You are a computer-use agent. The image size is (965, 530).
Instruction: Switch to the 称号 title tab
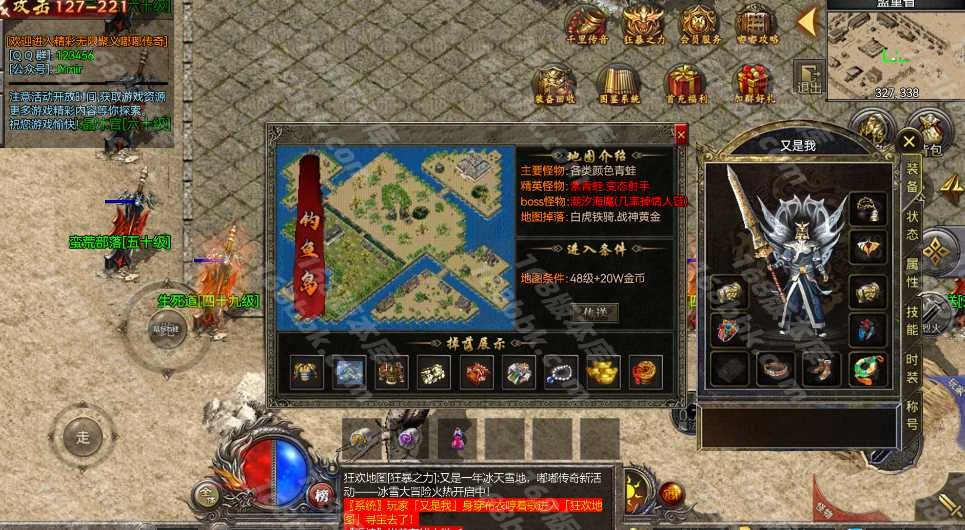912,414
